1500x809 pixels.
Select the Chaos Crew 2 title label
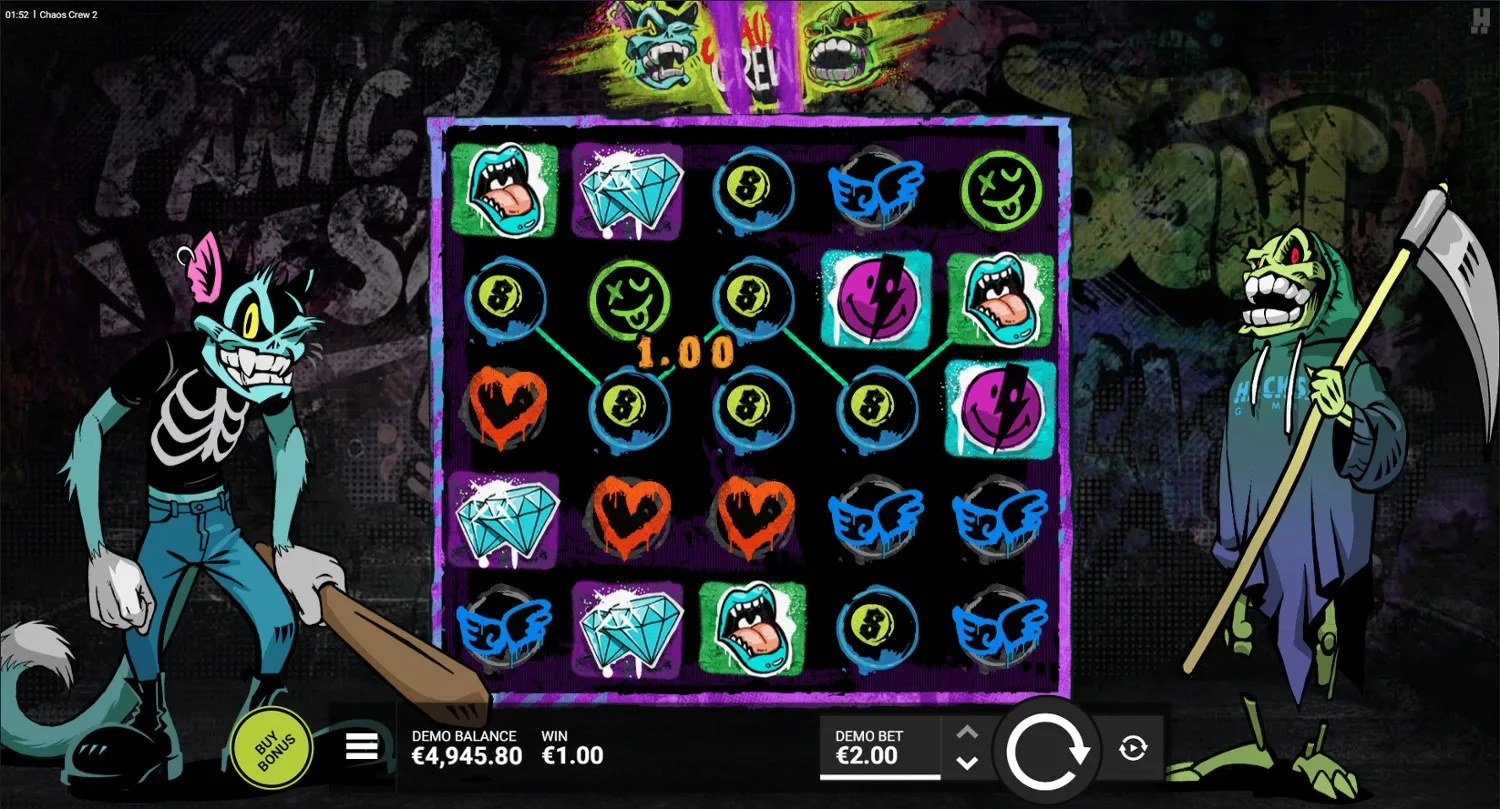(68, 14)
